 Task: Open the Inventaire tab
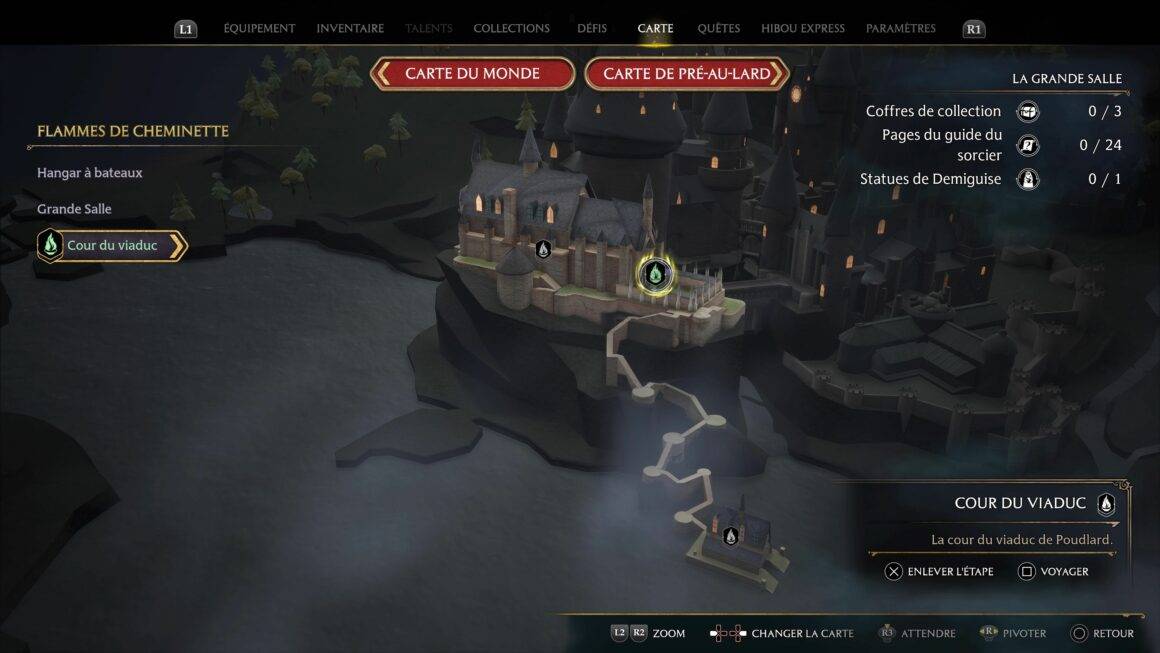[x=350, y=29]
